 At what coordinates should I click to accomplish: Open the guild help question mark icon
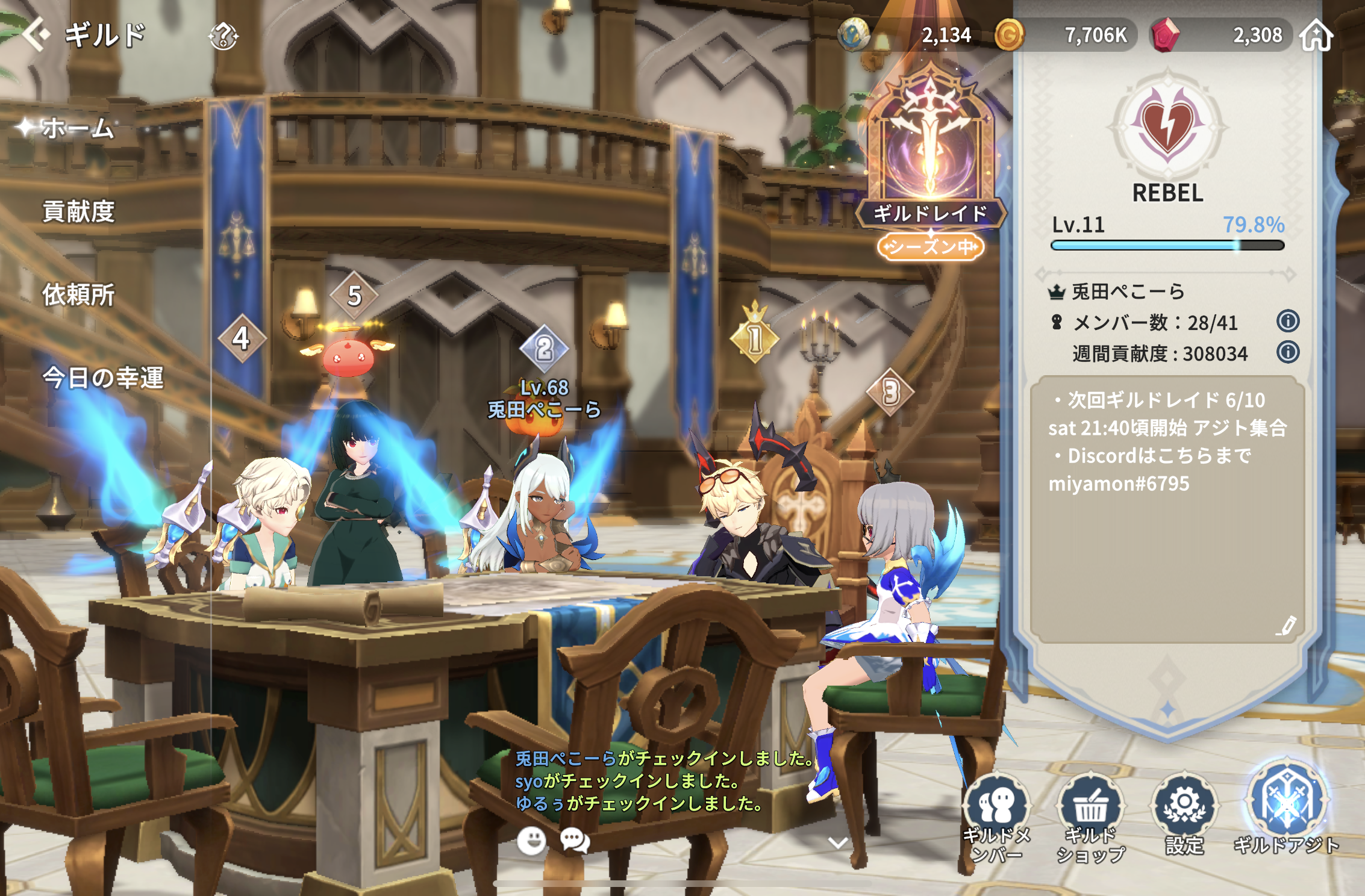223,36
